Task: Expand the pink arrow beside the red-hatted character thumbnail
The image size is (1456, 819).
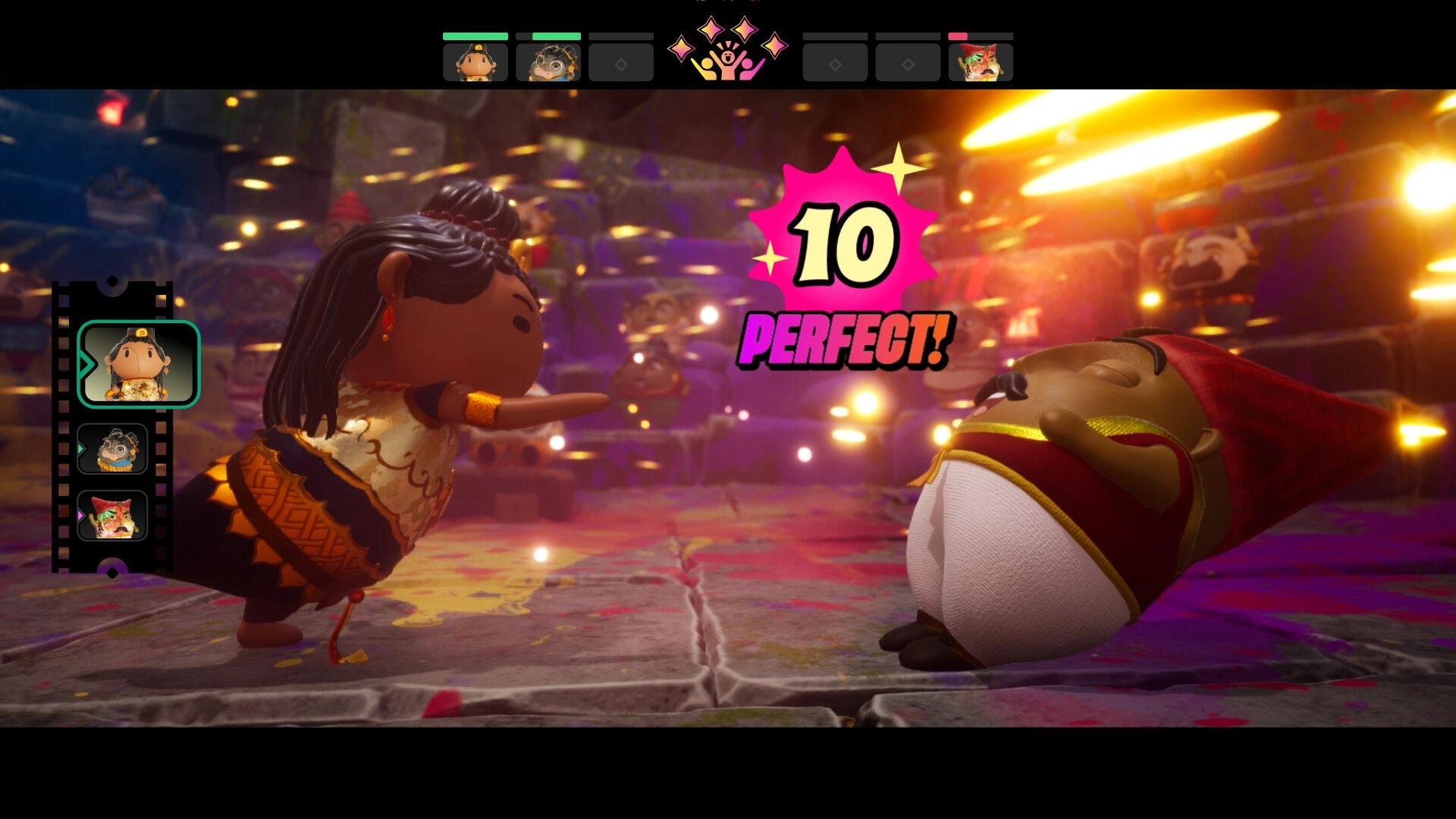Action: [80, 516]
